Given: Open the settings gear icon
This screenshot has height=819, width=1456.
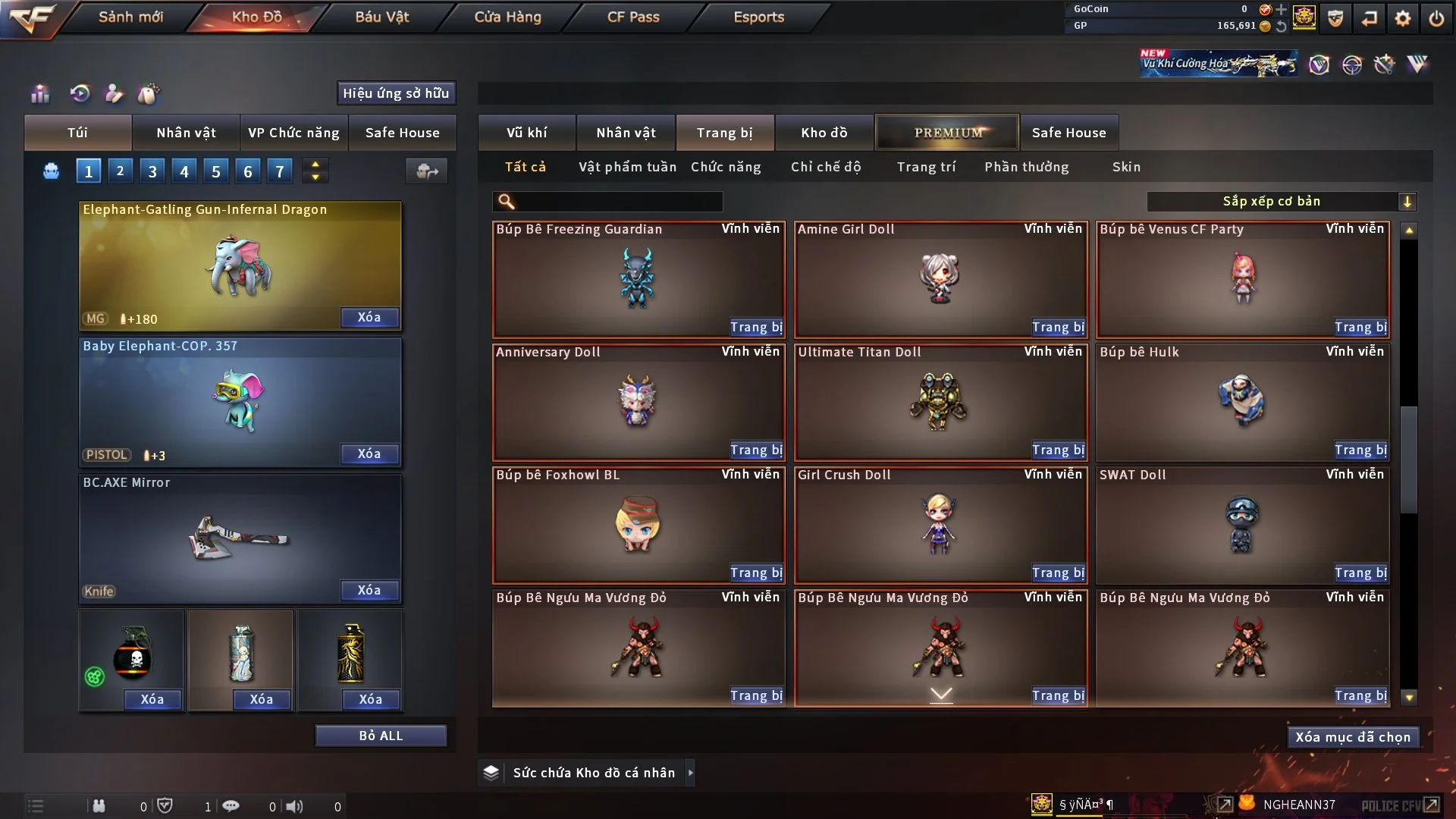Looking at the screenshot, I should 1402,18.
